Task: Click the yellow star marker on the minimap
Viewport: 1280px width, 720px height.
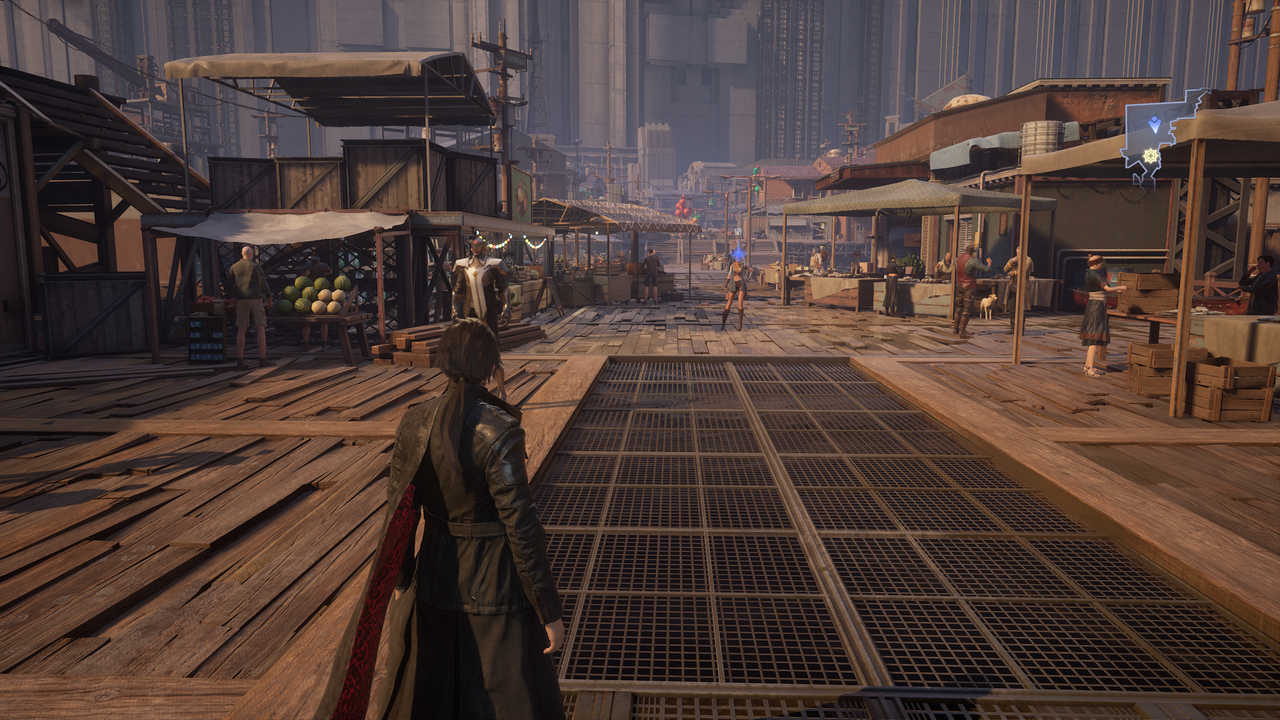Action: [1150, 156]
